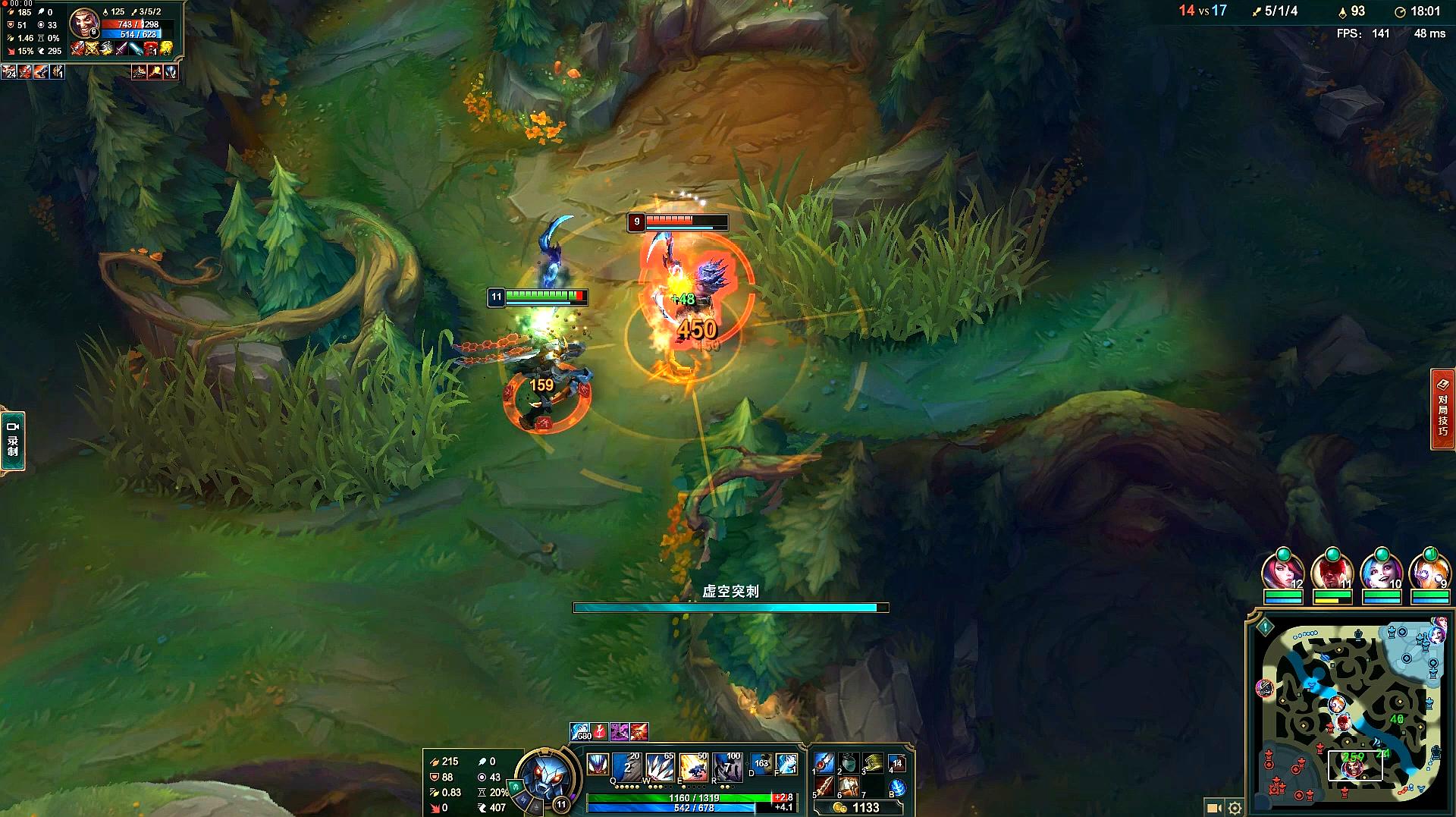Click the W Void Spike ability icon

(660, 766)
